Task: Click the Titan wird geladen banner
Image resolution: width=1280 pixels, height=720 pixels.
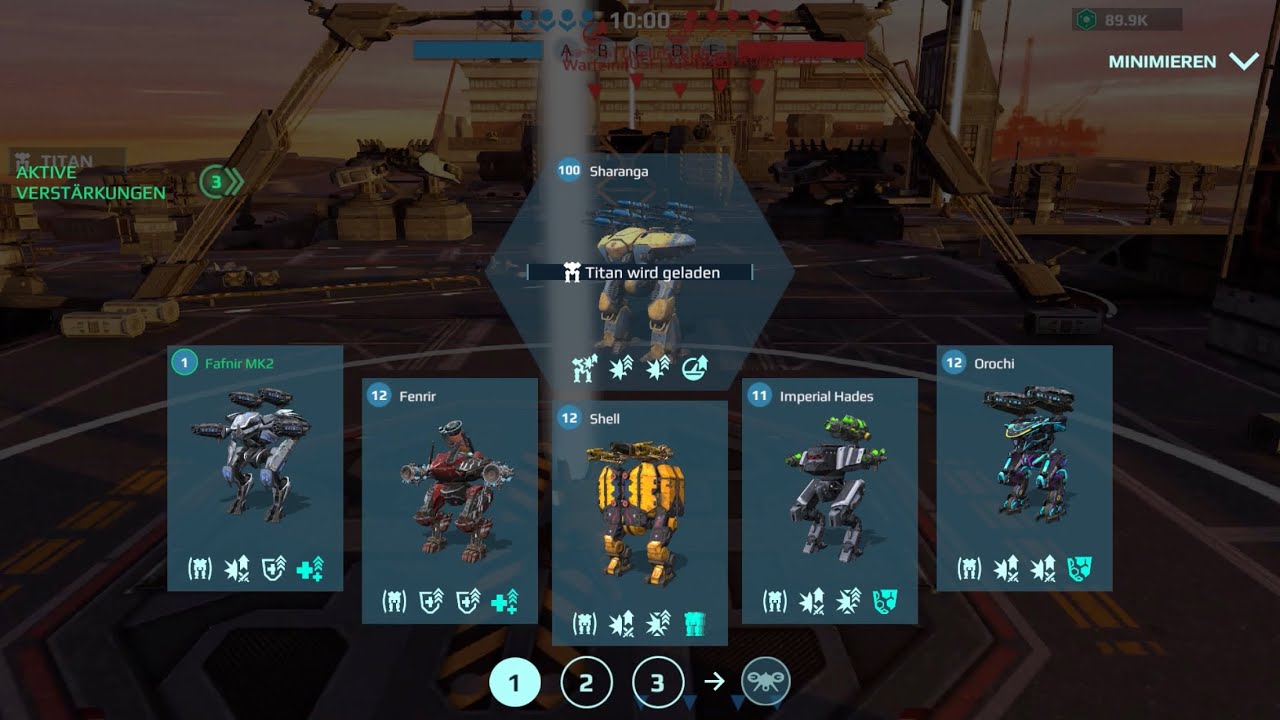Action: (x=638, y=272)
